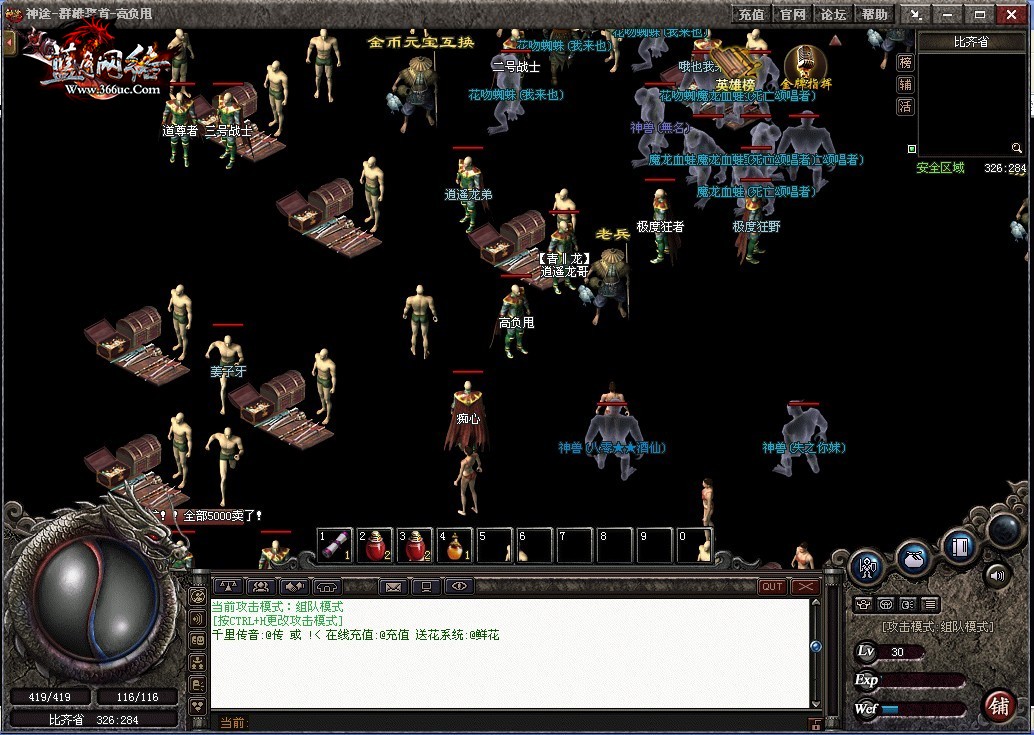Toggle the sound speaker button
The width and height of the screenshot is (1034, 735).
point(997,575)
